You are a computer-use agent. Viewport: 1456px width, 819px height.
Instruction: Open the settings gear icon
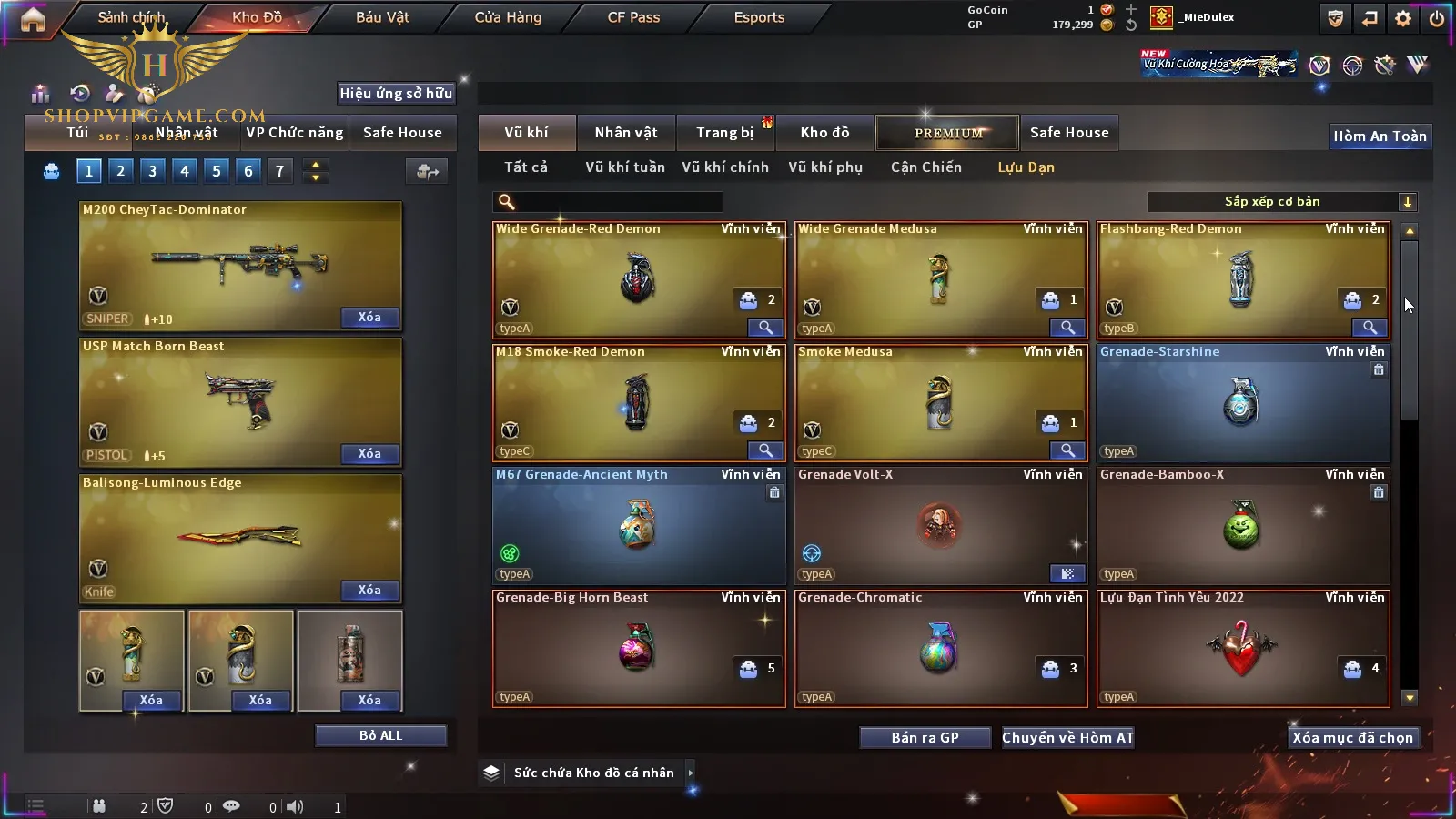coord(1403,18)
